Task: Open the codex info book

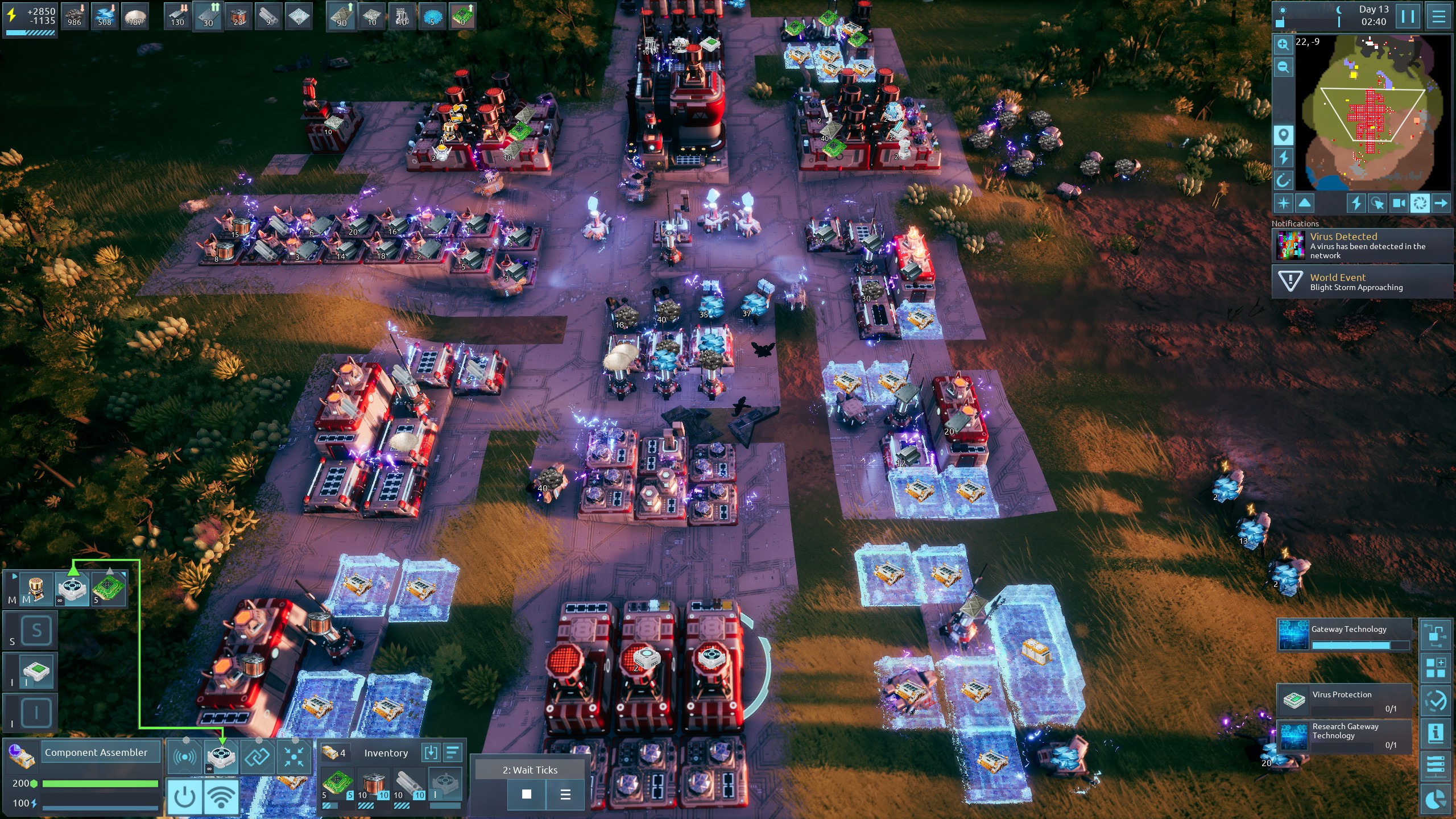Action: pyautogui.click(x=1435, y=734)
